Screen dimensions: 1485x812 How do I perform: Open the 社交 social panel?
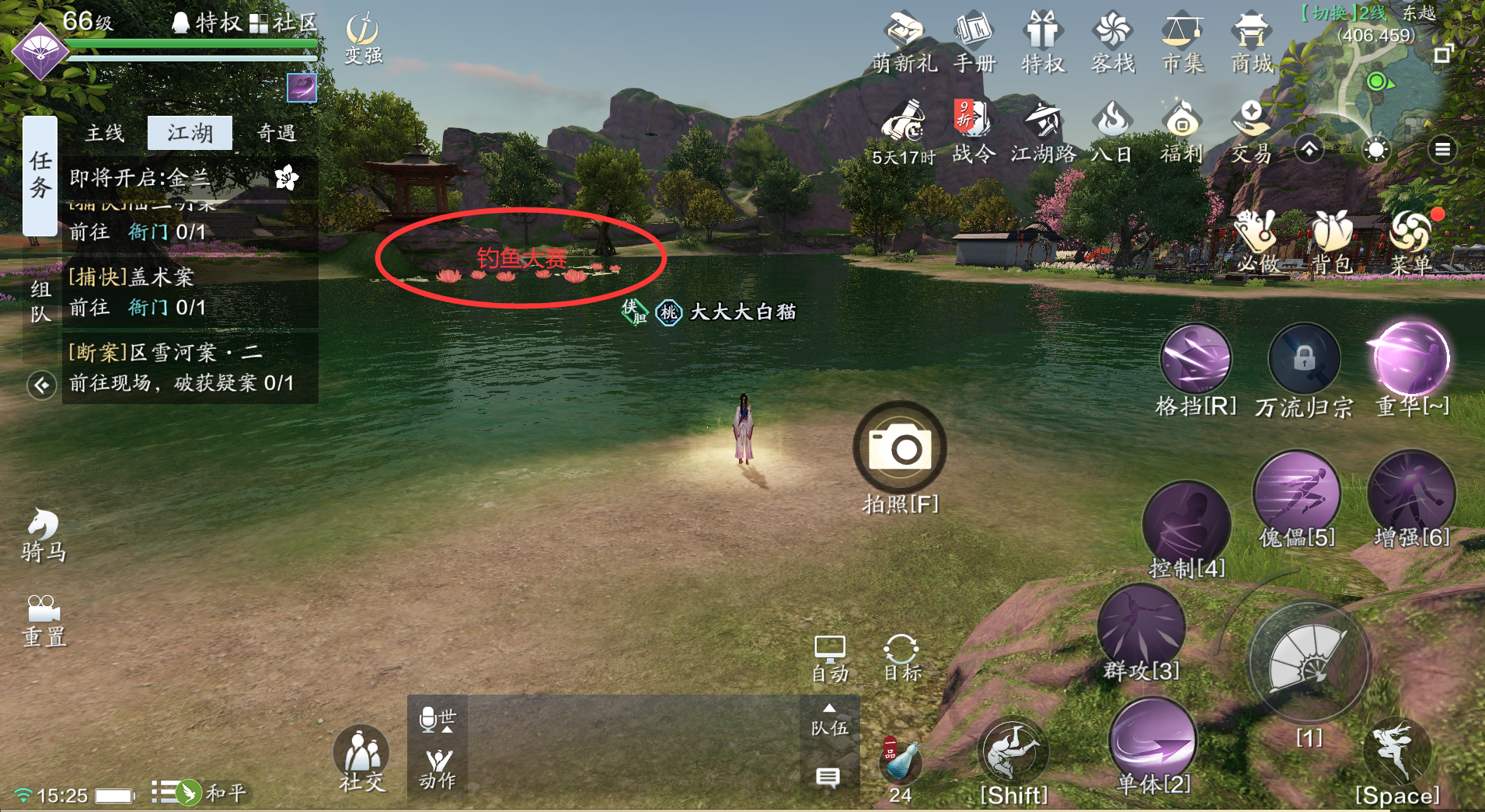coord(361,758)
